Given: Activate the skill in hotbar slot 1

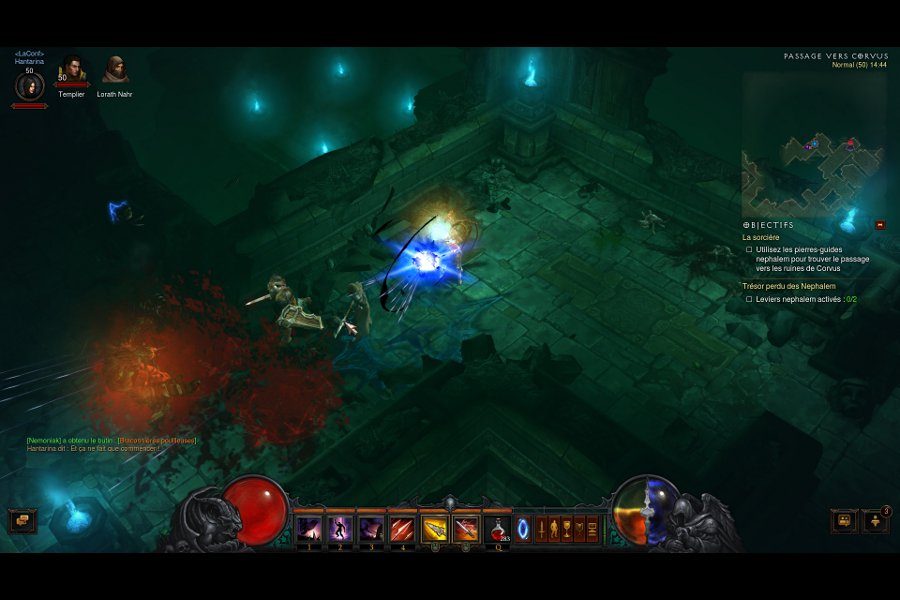Looking at the screenshot, I should [x=309, y=528].
